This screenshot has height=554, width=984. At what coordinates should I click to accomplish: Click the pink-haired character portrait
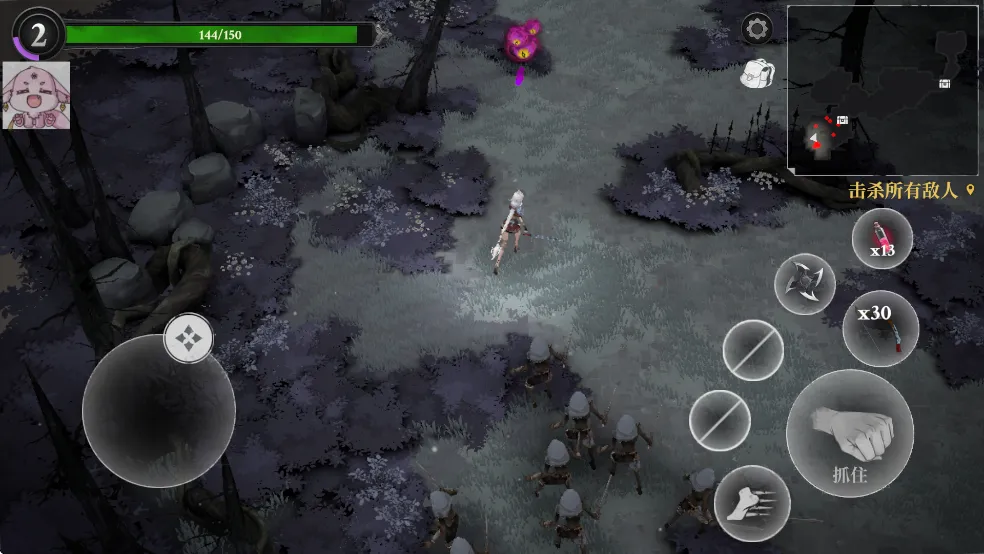(x=37, y=95)
